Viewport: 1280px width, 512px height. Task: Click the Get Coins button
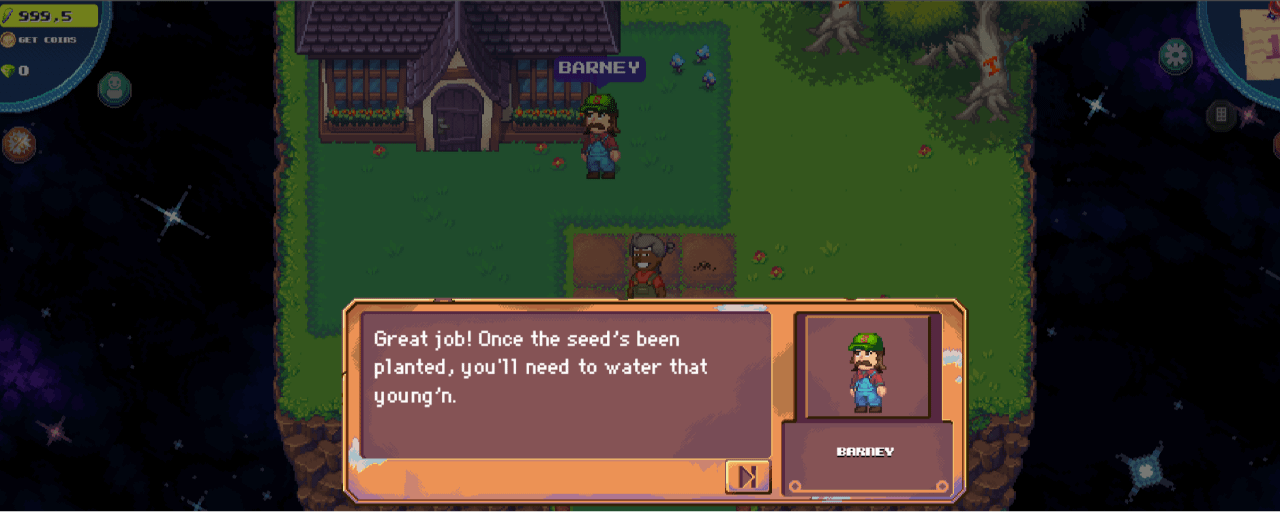40,40
